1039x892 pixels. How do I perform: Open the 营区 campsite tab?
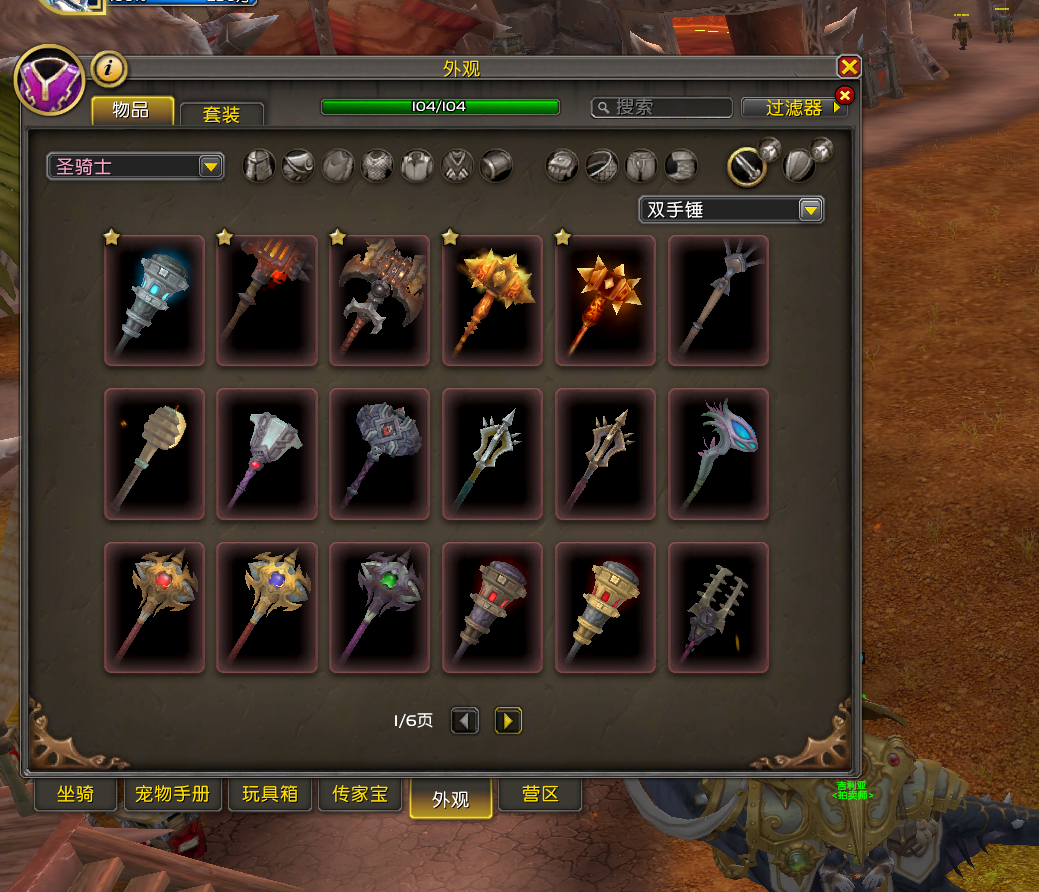pos(540,795)
